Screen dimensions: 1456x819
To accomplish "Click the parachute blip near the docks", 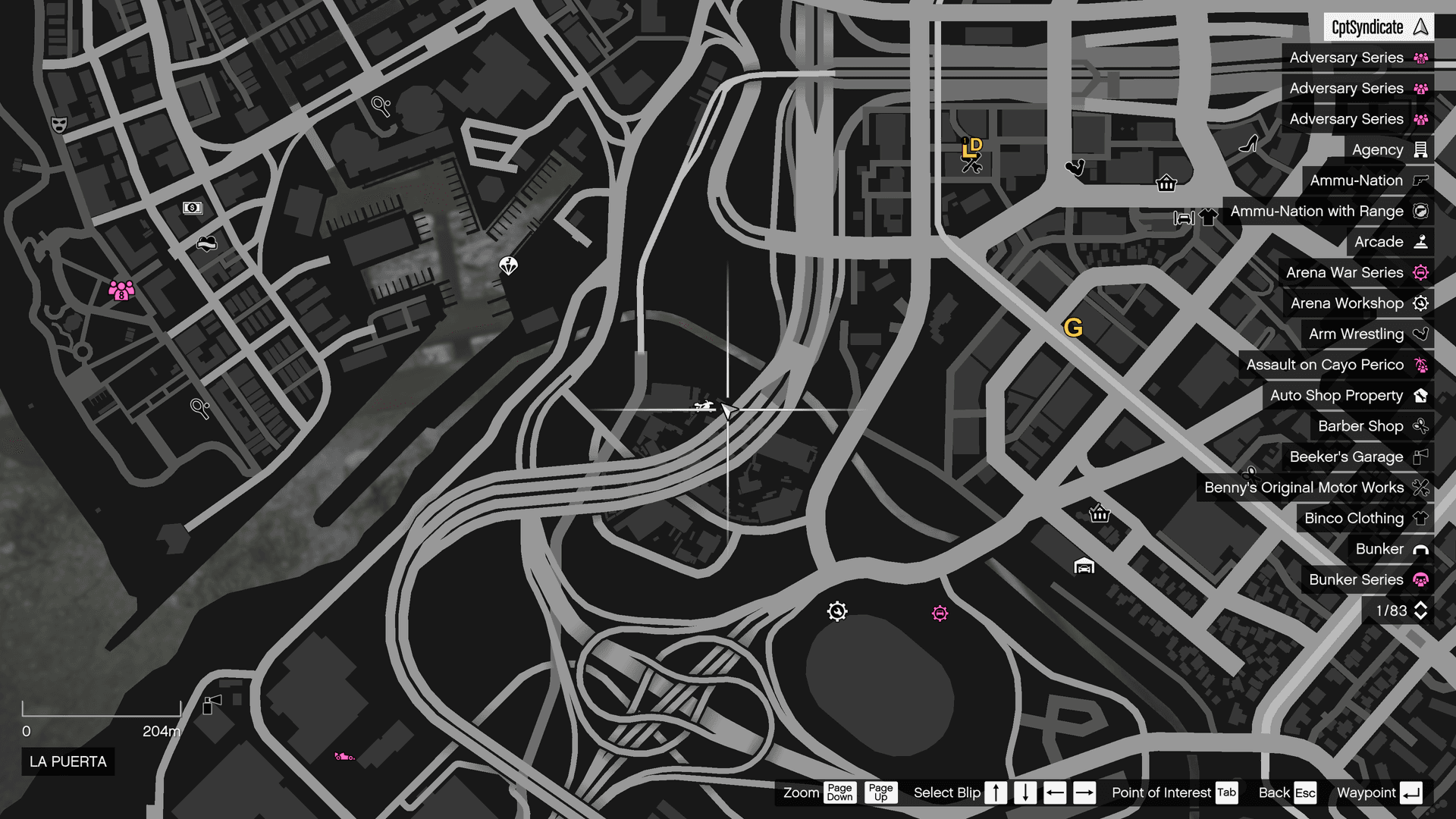I will click(x=507, y=267).
